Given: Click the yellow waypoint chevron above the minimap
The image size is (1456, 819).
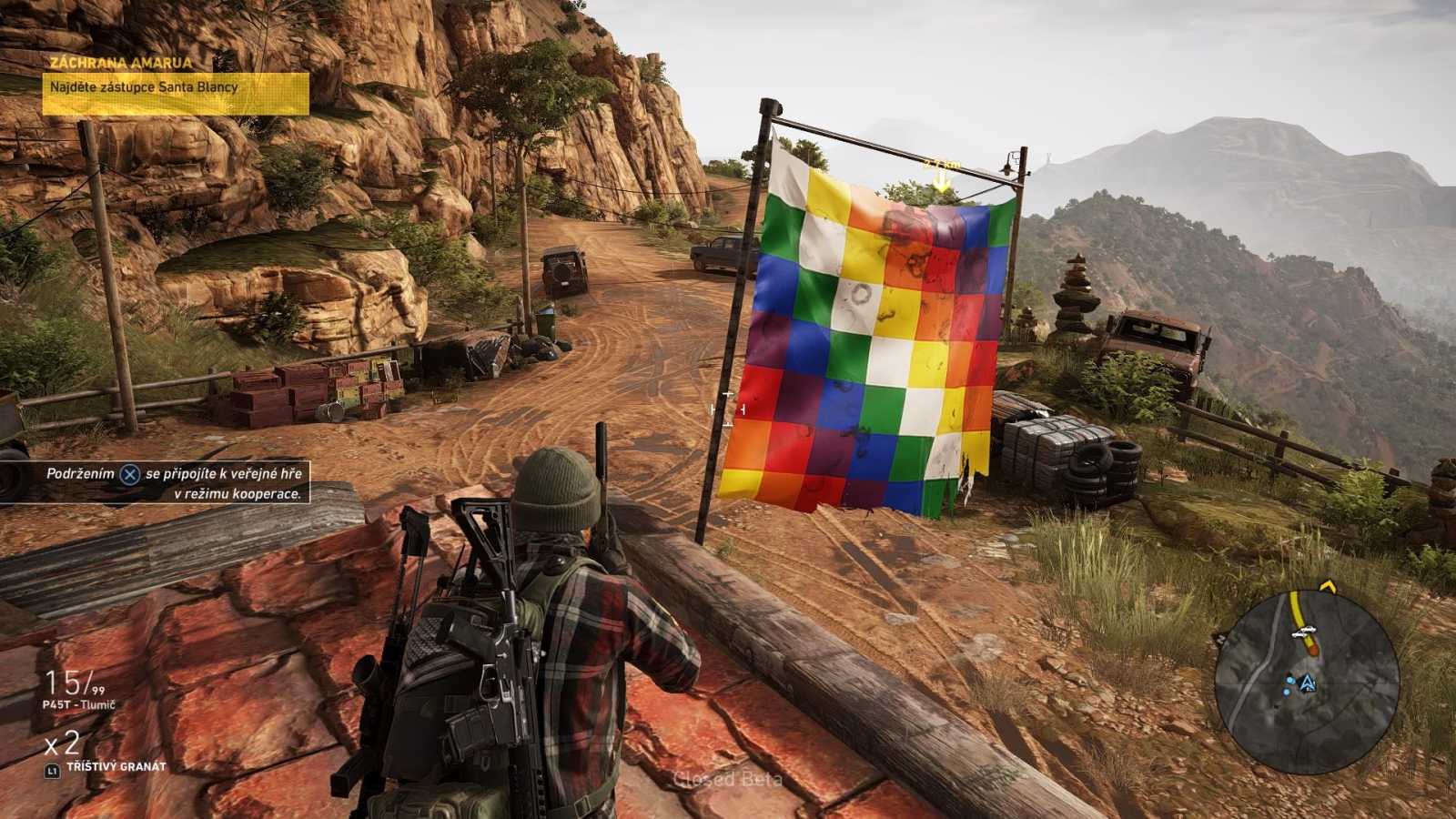Looking at the screenshot, I should pyautogui.click(x=1328, y=586).
